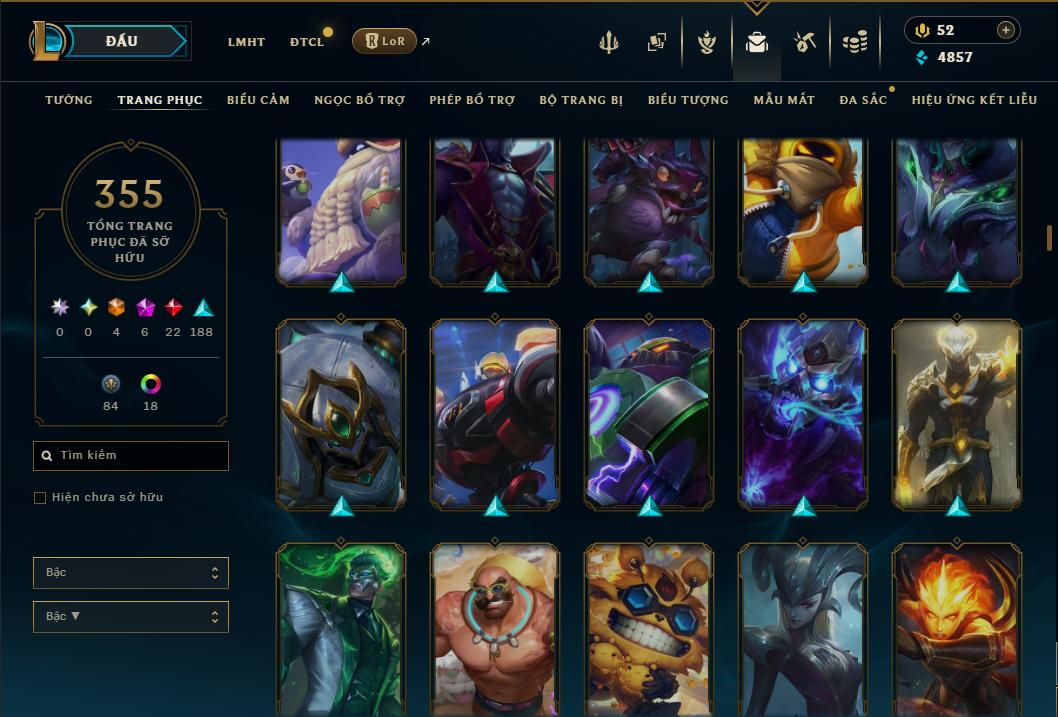Open the loot hammer icon

pyautogui.click(x=805, y=42)
